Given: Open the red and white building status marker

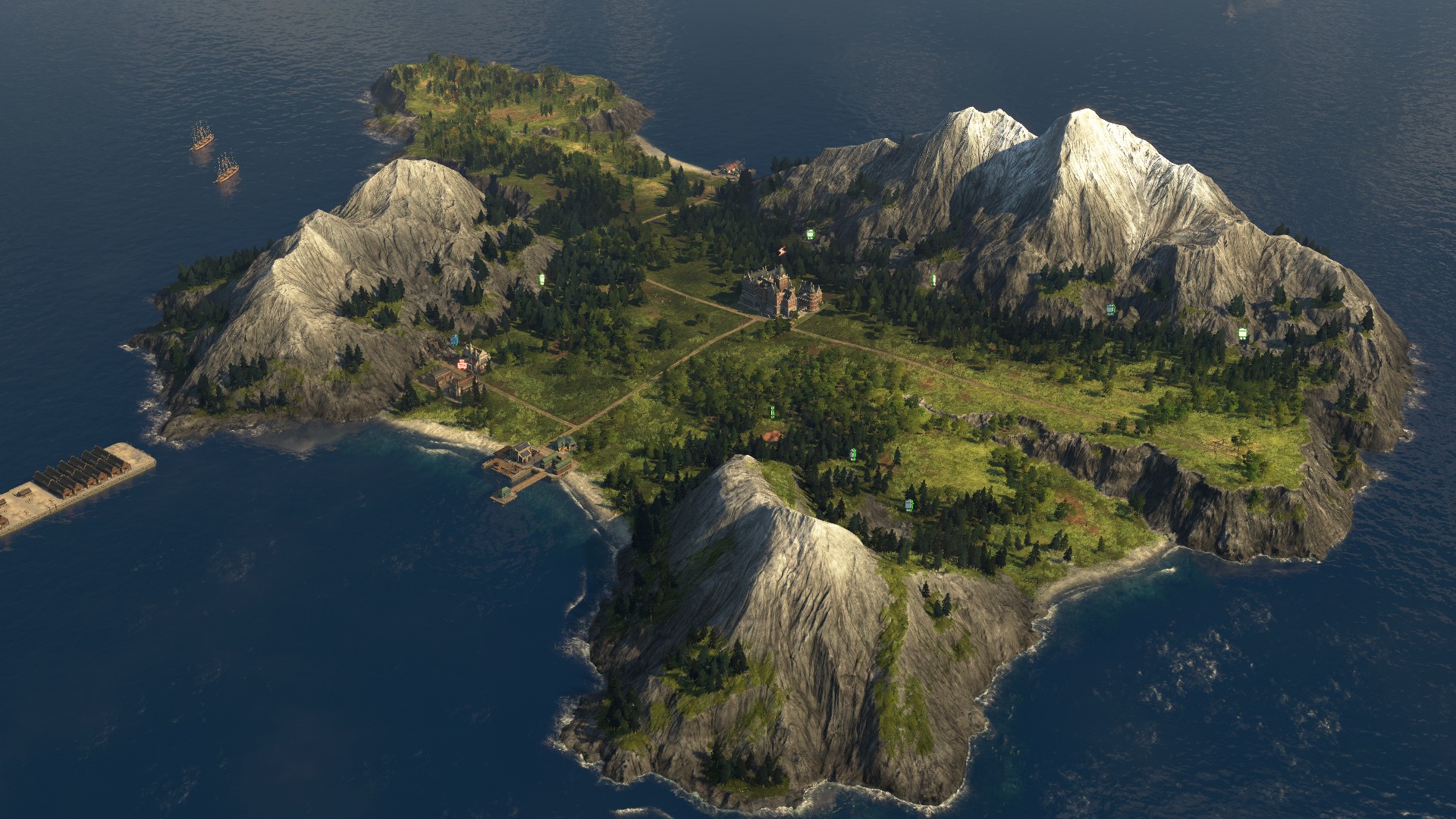Looking at the screenshot, I should 462,365.
